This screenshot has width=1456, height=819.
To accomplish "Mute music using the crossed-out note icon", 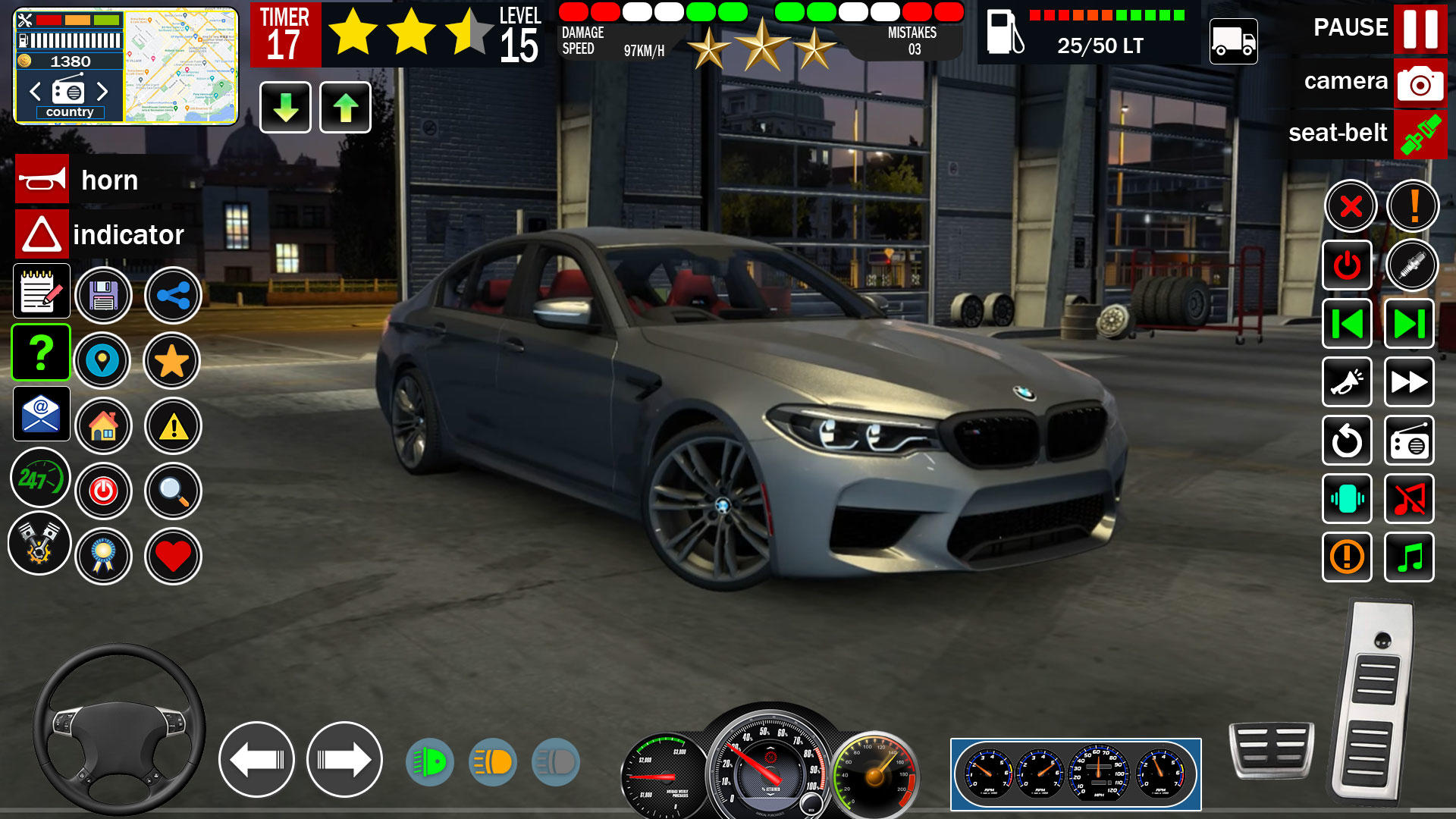I will (1408, 499).
